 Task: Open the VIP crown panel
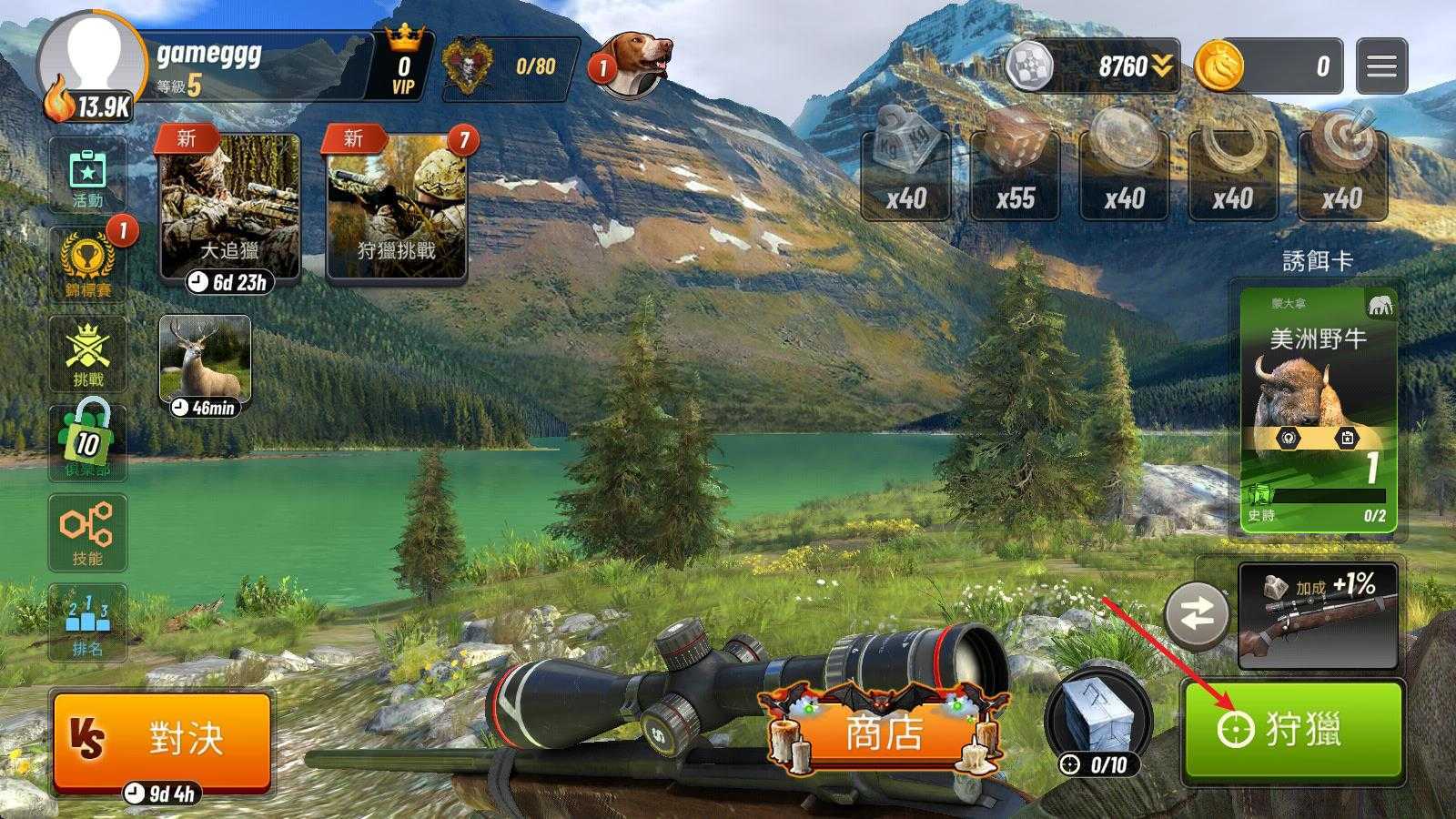coord(403,64)
